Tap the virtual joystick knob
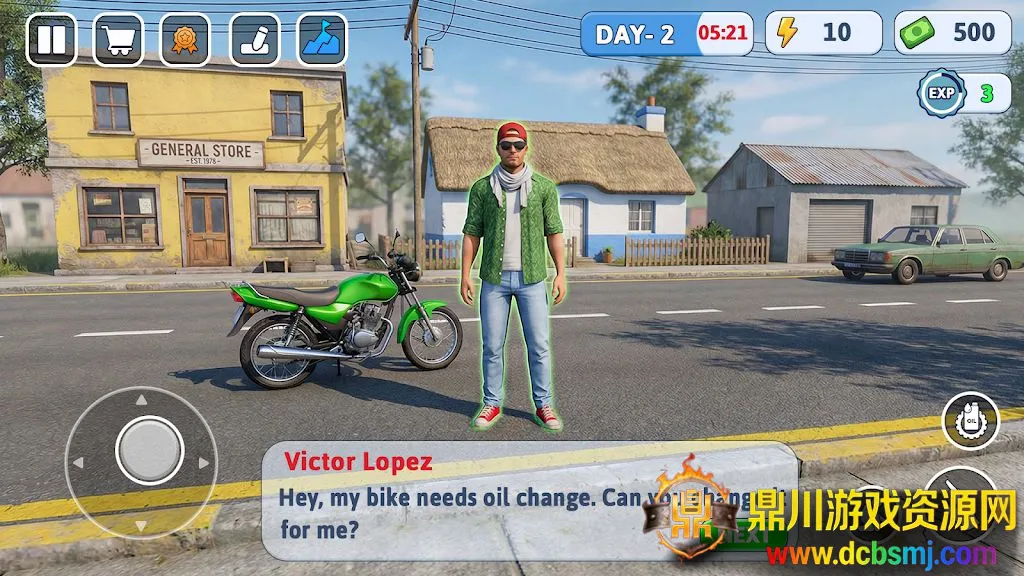The height and width of the screenshot is (576, 1024). (150, 450)
